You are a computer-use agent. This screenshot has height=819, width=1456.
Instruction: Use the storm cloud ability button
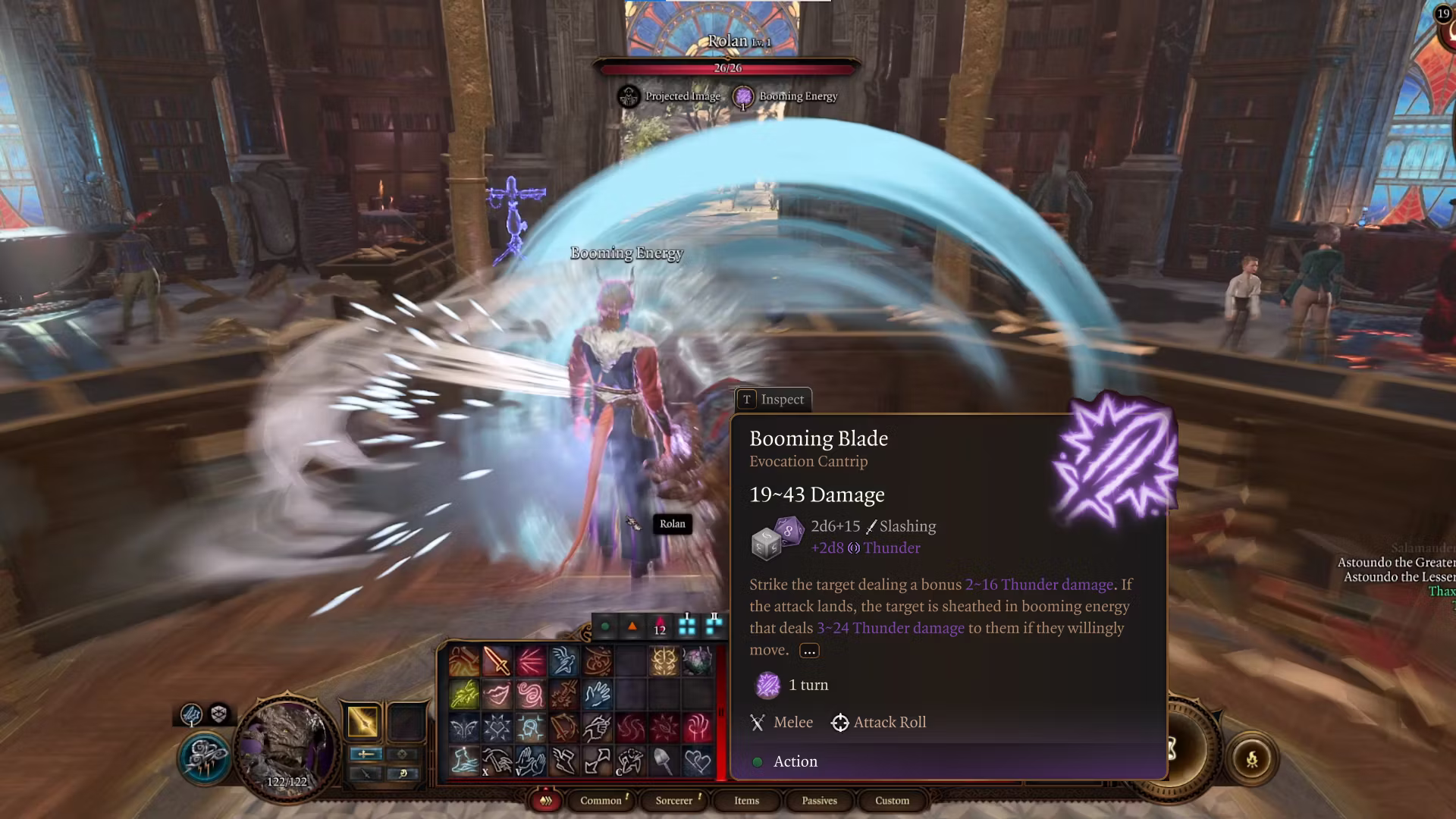point(203,758)
